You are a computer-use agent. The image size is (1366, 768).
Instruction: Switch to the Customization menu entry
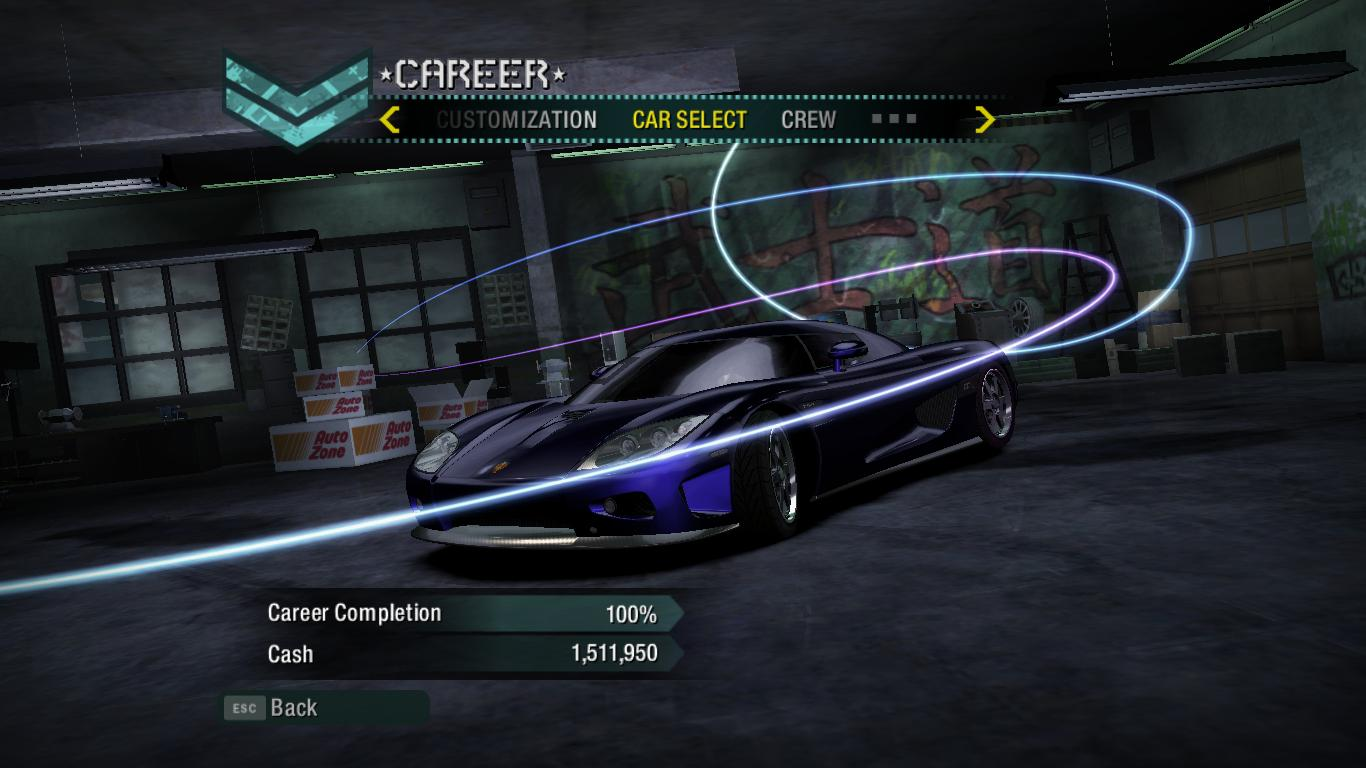coord(516,120)
